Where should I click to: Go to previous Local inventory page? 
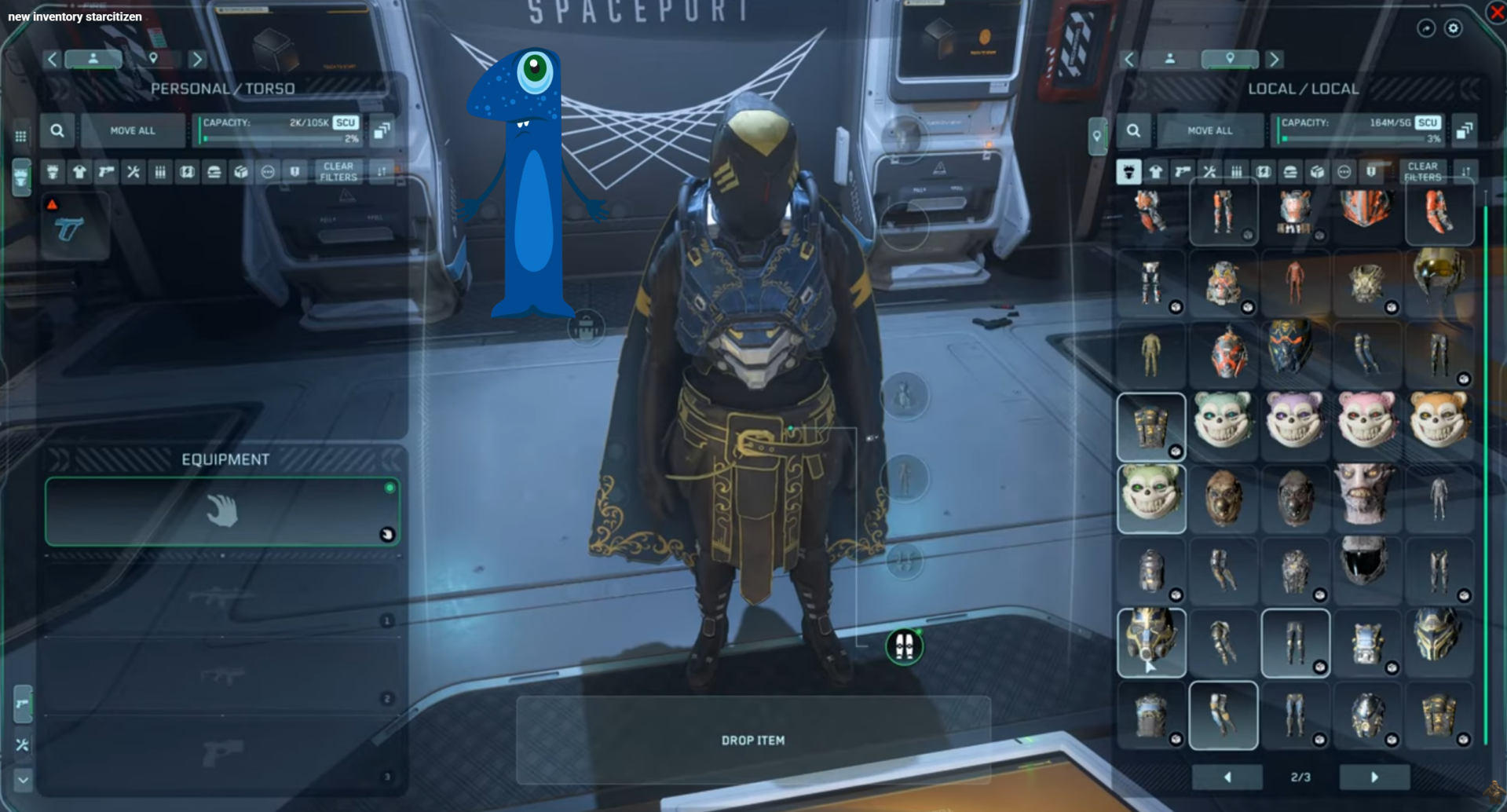click(x=1227, y=777)
